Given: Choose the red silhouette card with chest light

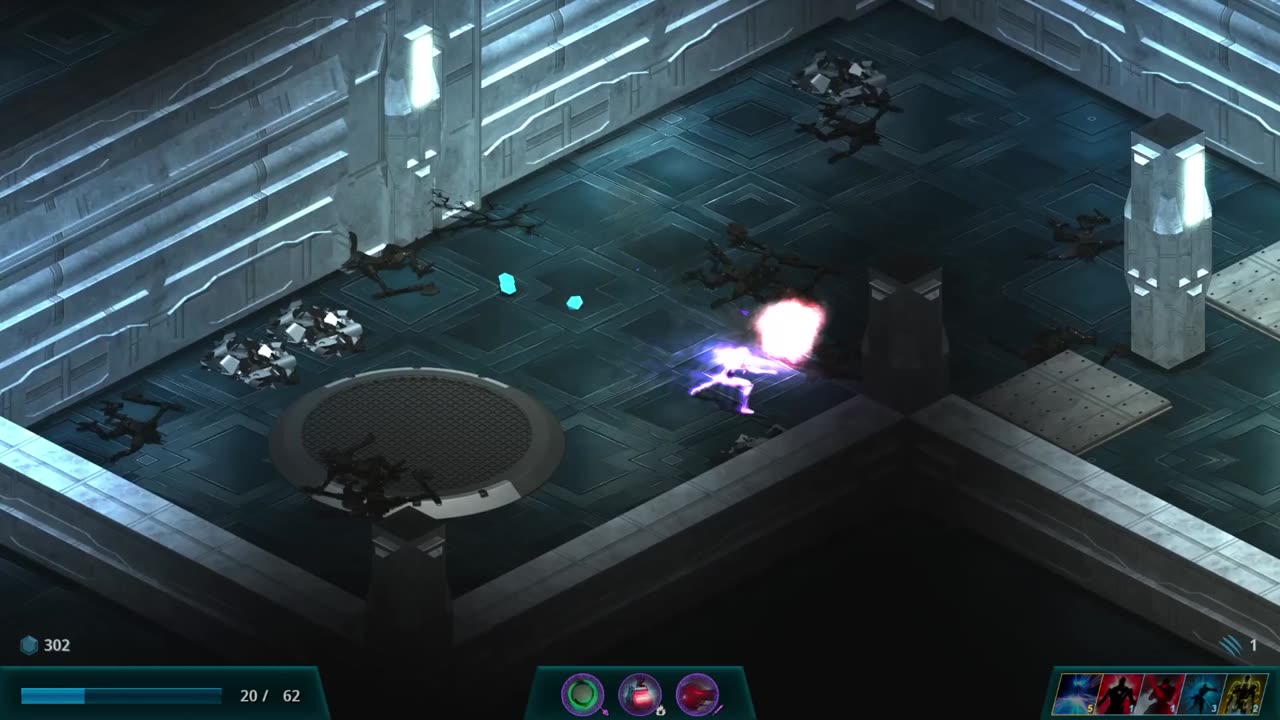Looking at the screenshot, I should [x=1117, y=693].
